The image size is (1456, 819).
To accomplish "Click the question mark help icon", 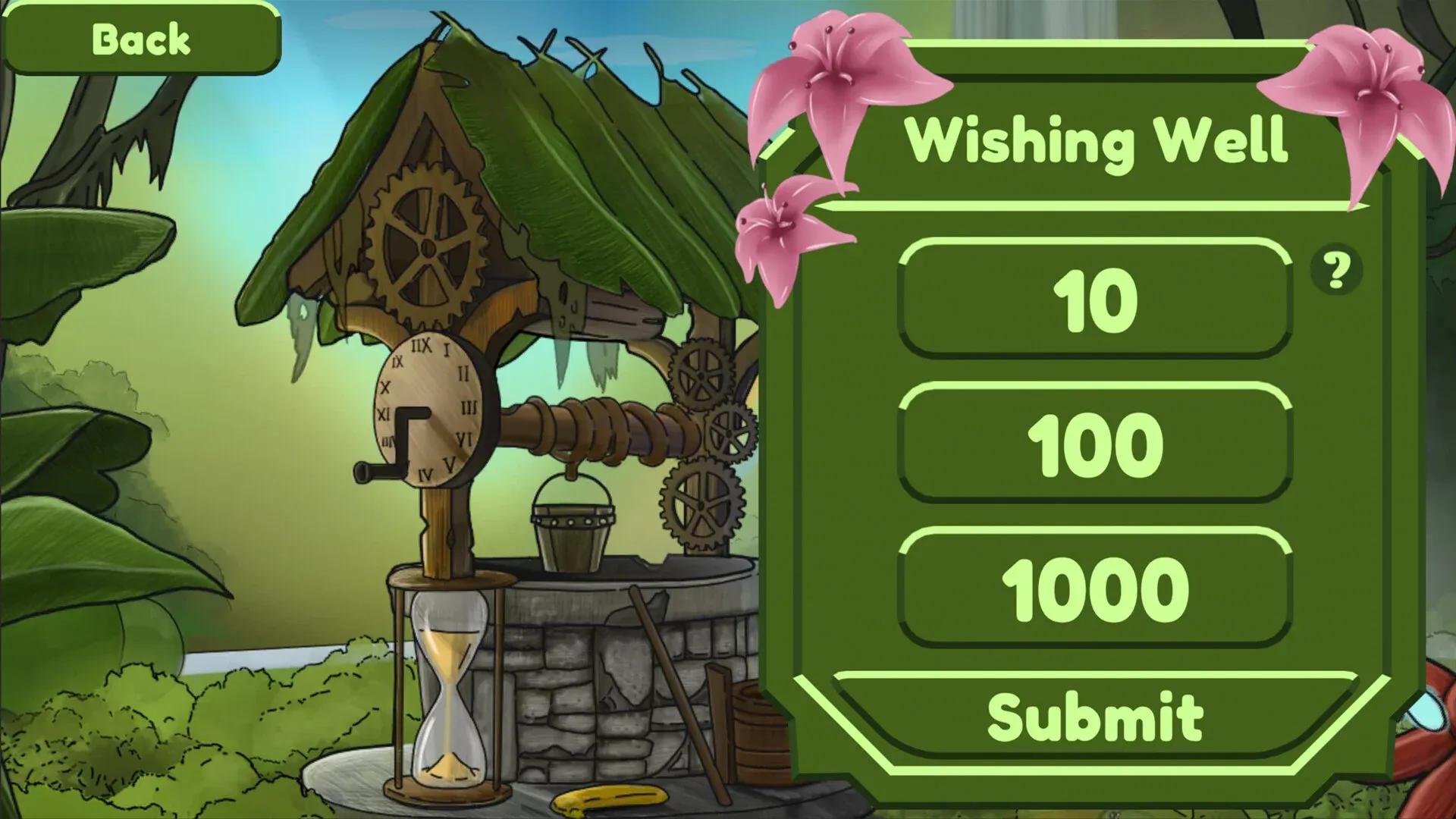I will 1334,273.
